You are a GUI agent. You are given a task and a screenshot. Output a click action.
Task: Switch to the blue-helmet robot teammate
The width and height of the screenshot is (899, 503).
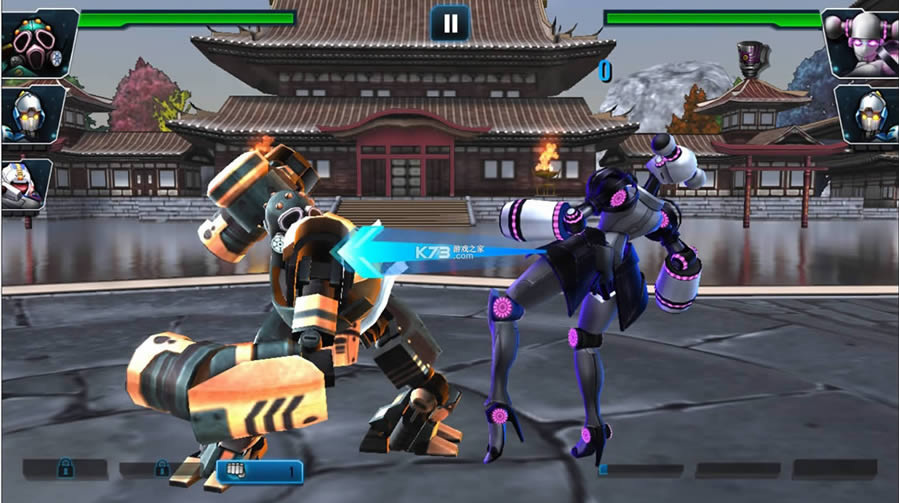pyautogui.click(x=31, y=115)
